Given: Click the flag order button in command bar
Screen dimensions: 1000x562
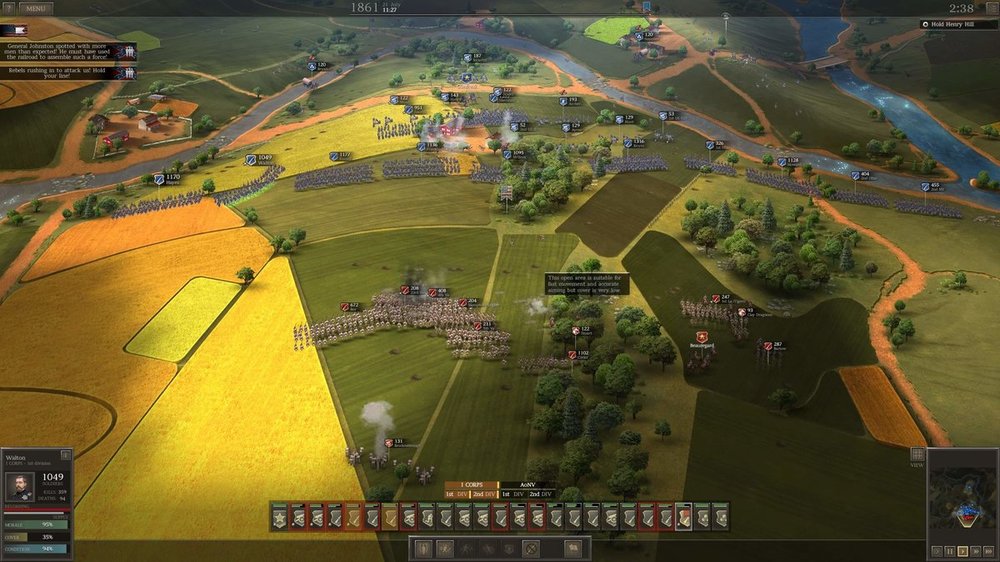Looking at the screenshot, I should click(574, 548).
